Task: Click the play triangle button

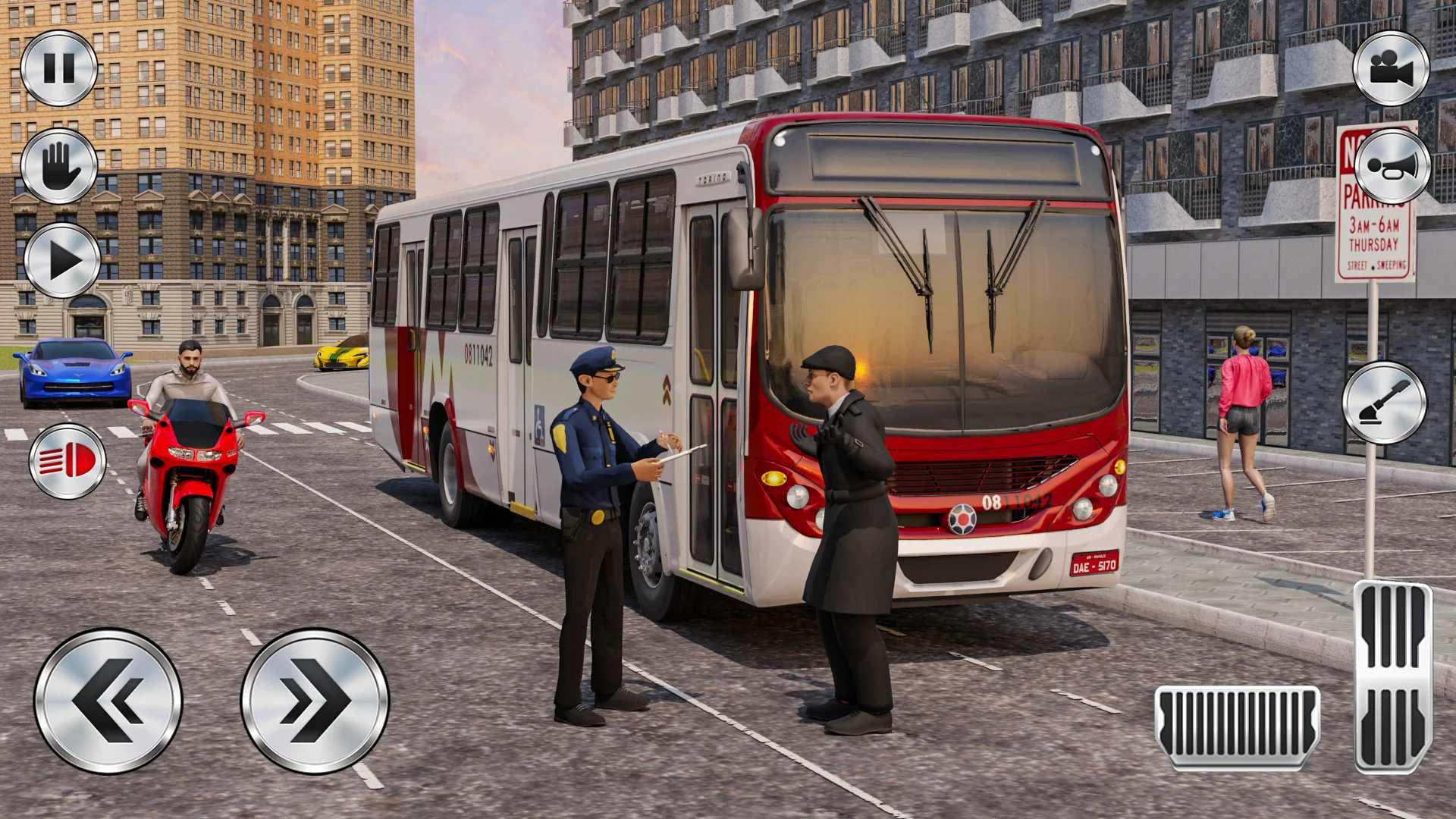Action: (62, 260)
